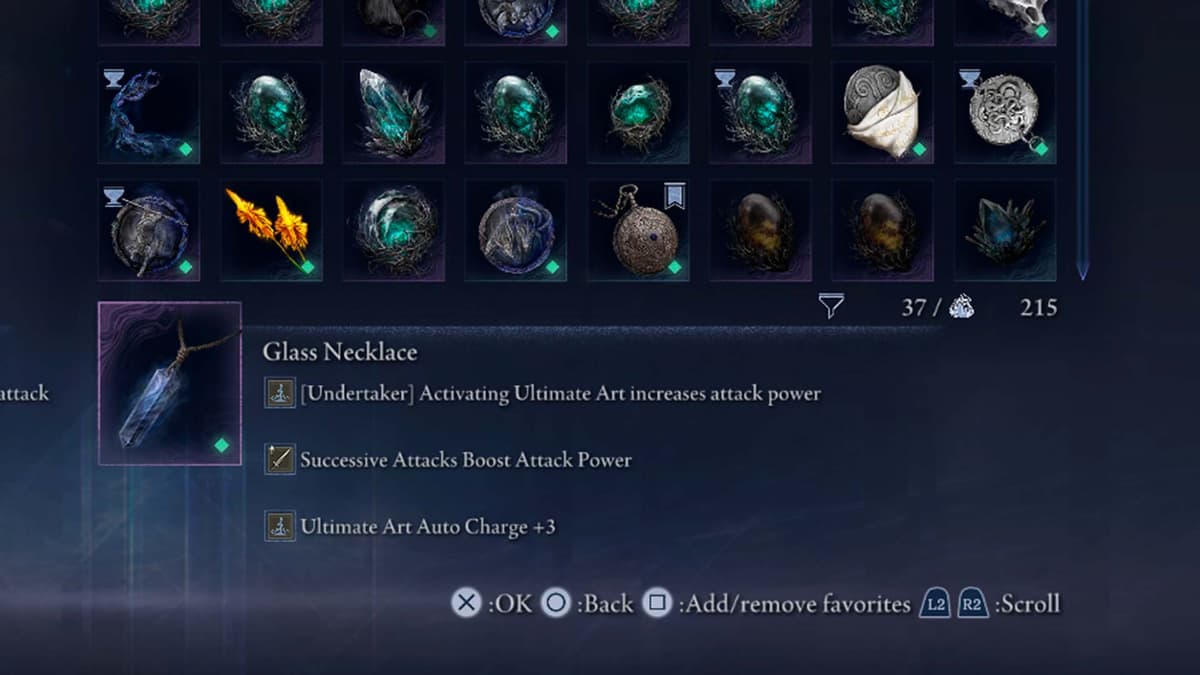Click the relic list scrollbar
The width and height of the screenshot is (1200, 675).
[1082, 140]
